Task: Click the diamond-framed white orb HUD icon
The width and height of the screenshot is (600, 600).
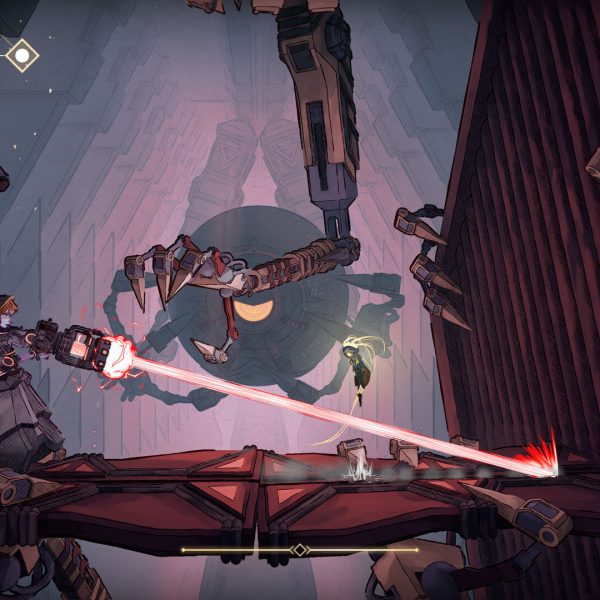Action: click(21, 55)
